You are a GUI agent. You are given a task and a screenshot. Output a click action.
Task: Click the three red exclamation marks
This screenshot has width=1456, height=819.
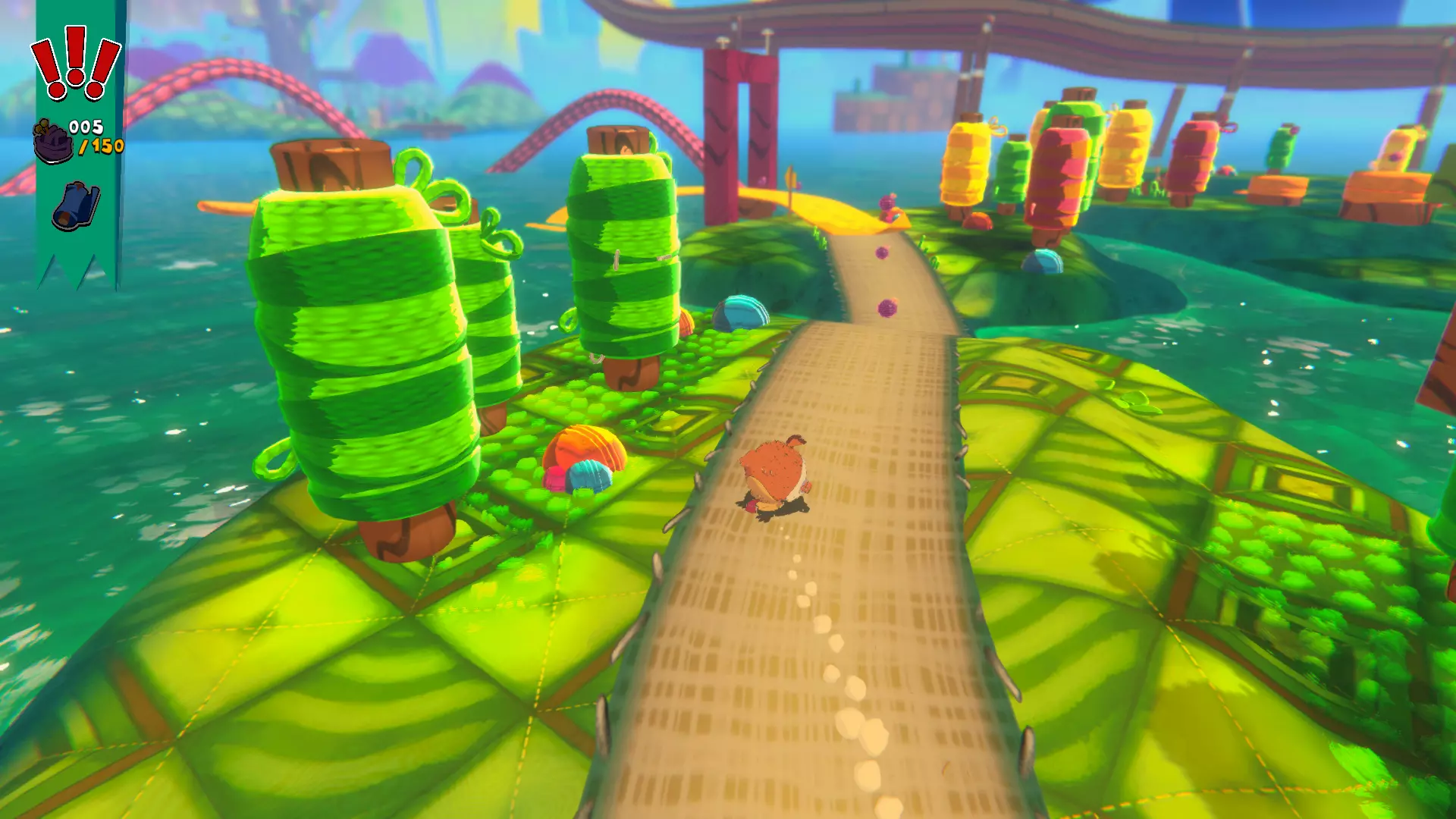75,63
